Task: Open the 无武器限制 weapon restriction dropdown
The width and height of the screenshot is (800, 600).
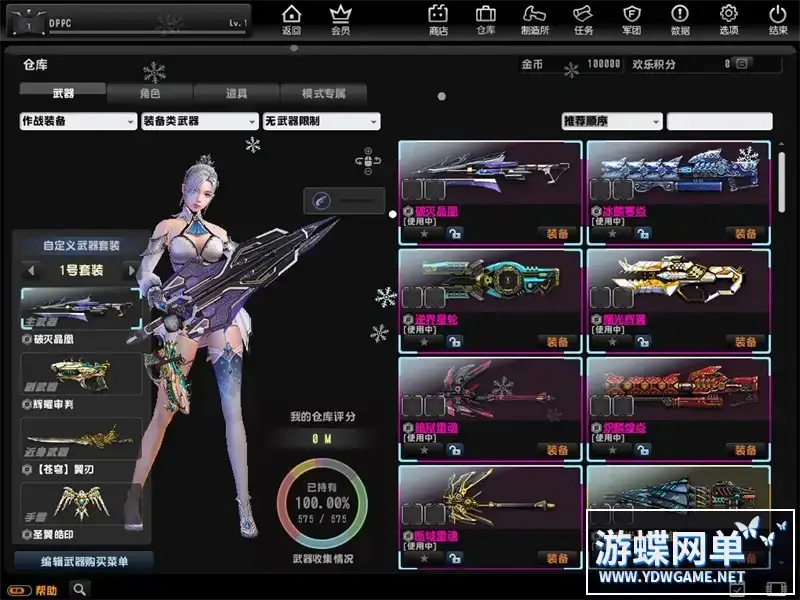Action: 321,121
